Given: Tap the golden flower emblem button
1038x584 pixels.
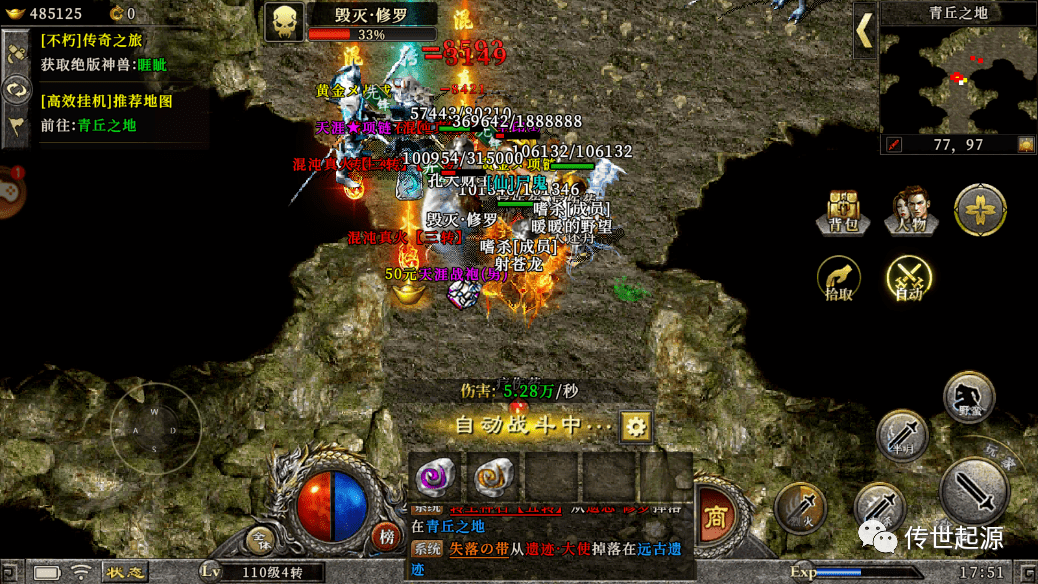Looking at the screenshot, I should [x=979, y=210].
